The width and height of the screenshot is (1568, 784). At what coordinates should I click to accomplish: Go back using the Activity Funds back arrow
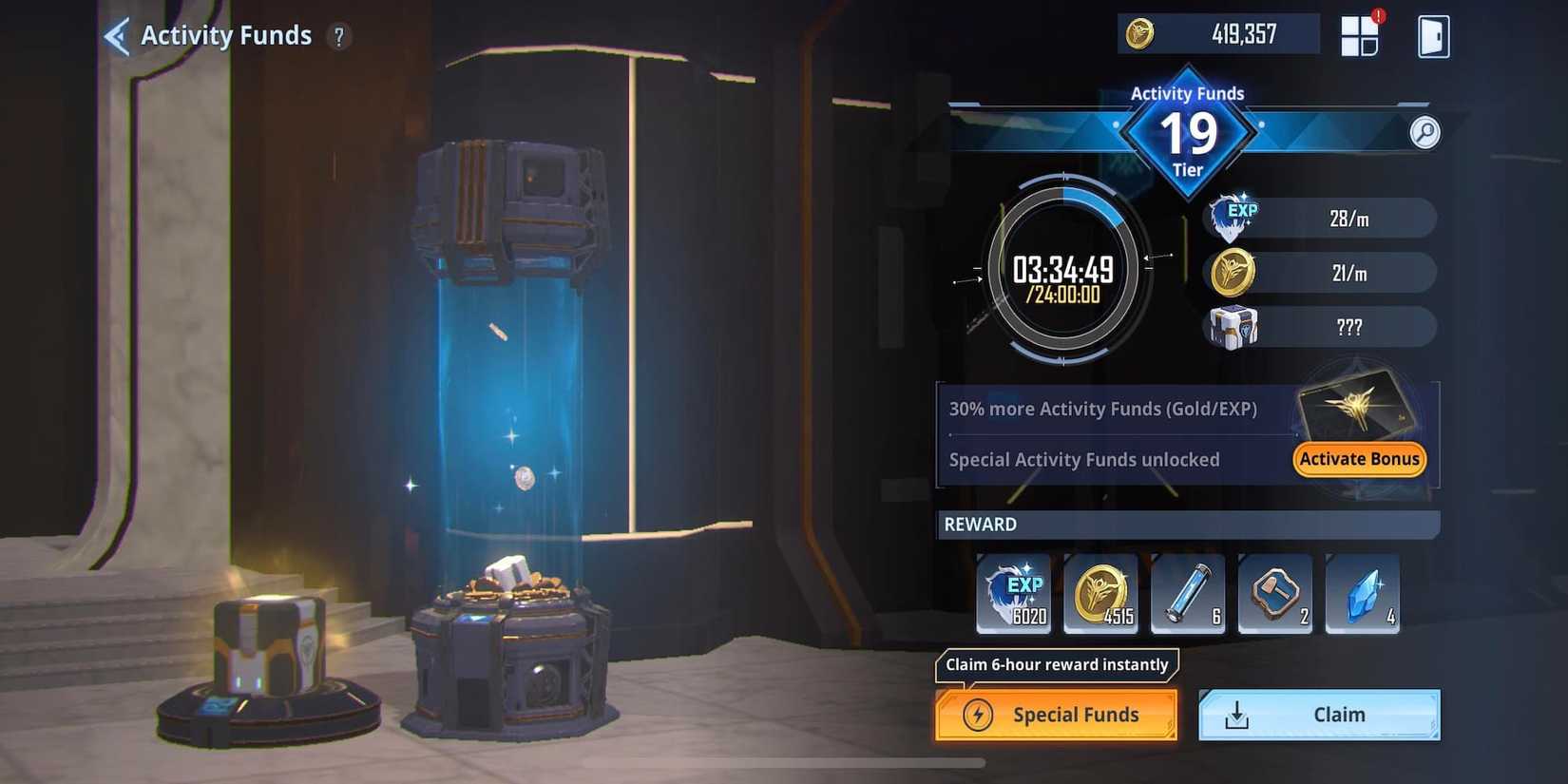point(116,34)
